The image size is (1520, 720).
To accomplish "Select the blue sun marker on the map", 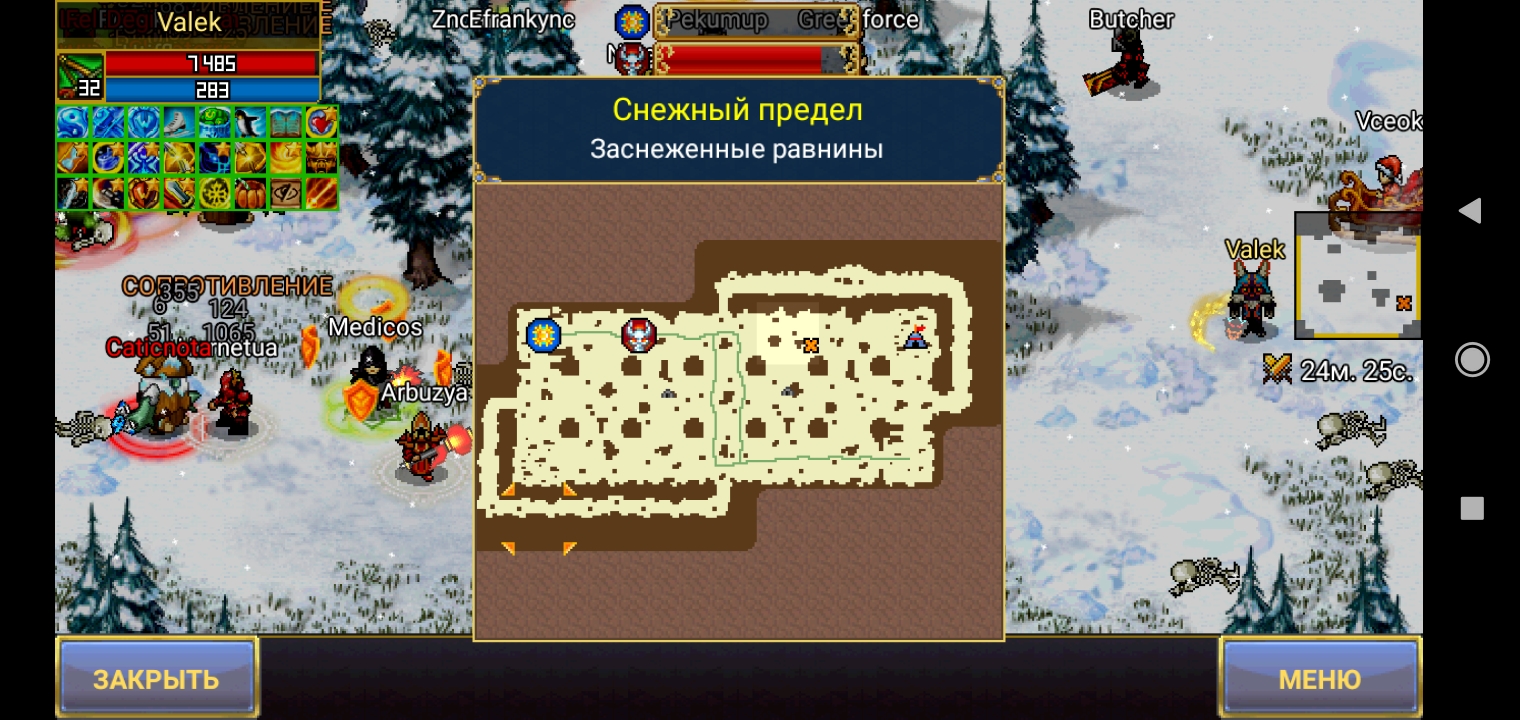I will 543,334.
